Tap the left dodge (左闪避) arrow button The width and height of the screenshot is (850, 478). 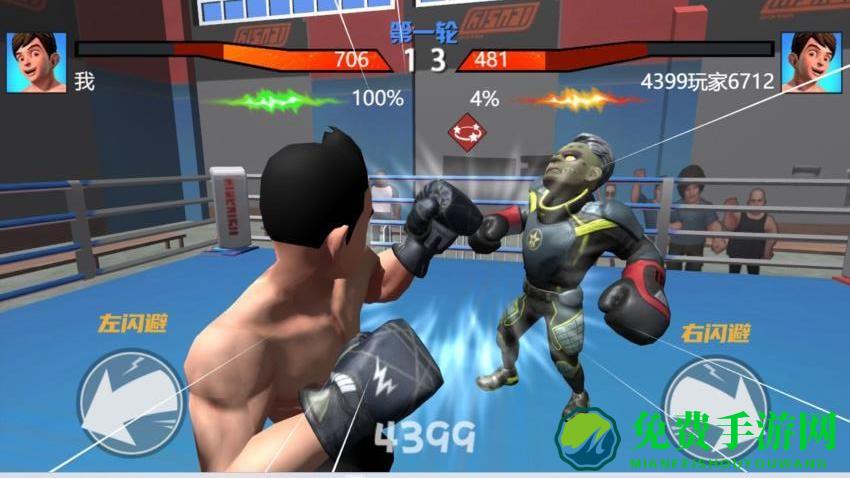130,398
